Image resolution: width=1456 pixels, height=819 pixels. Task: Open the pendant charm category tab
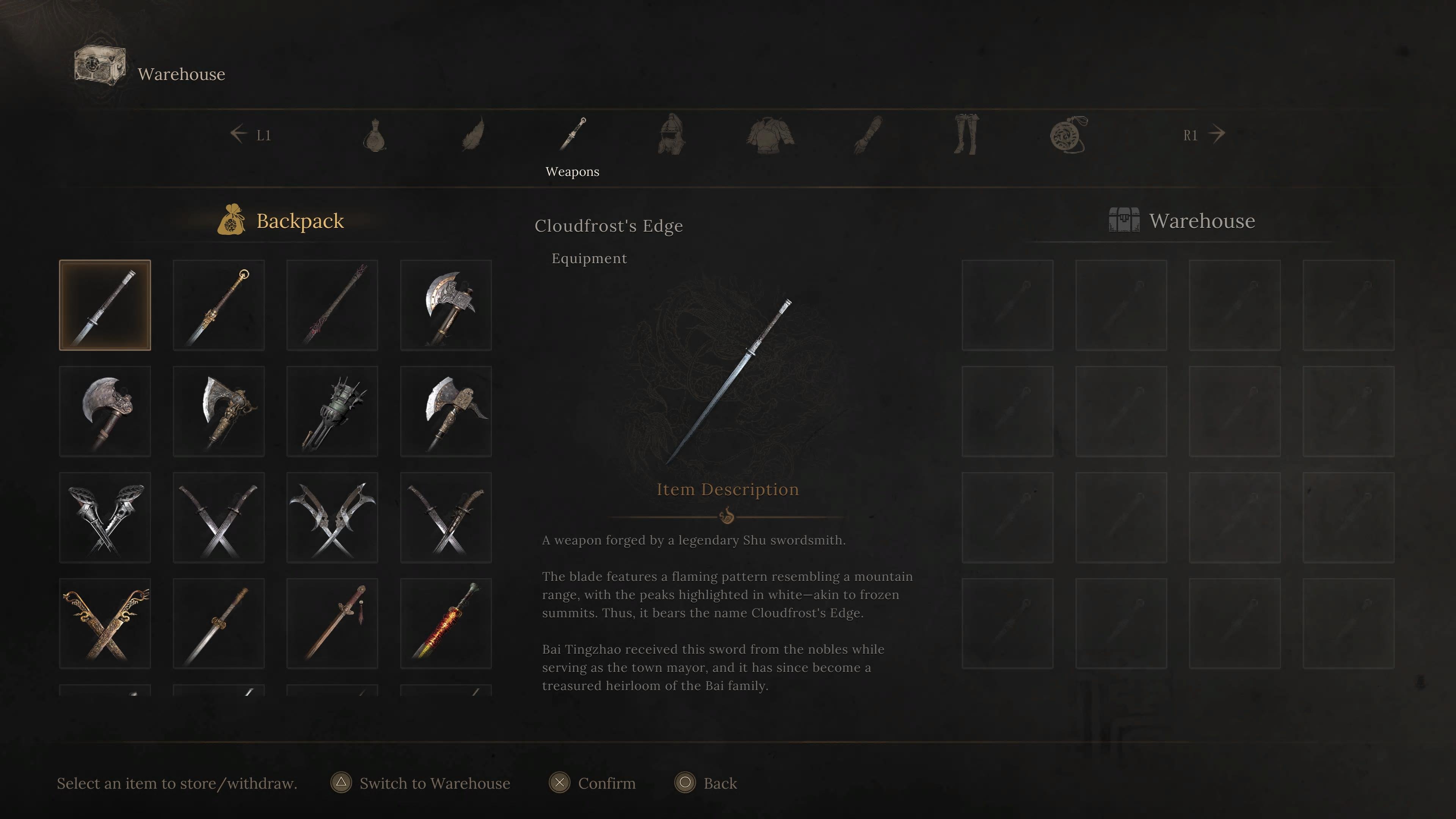pyautogui.click(x=1068, y=135)
